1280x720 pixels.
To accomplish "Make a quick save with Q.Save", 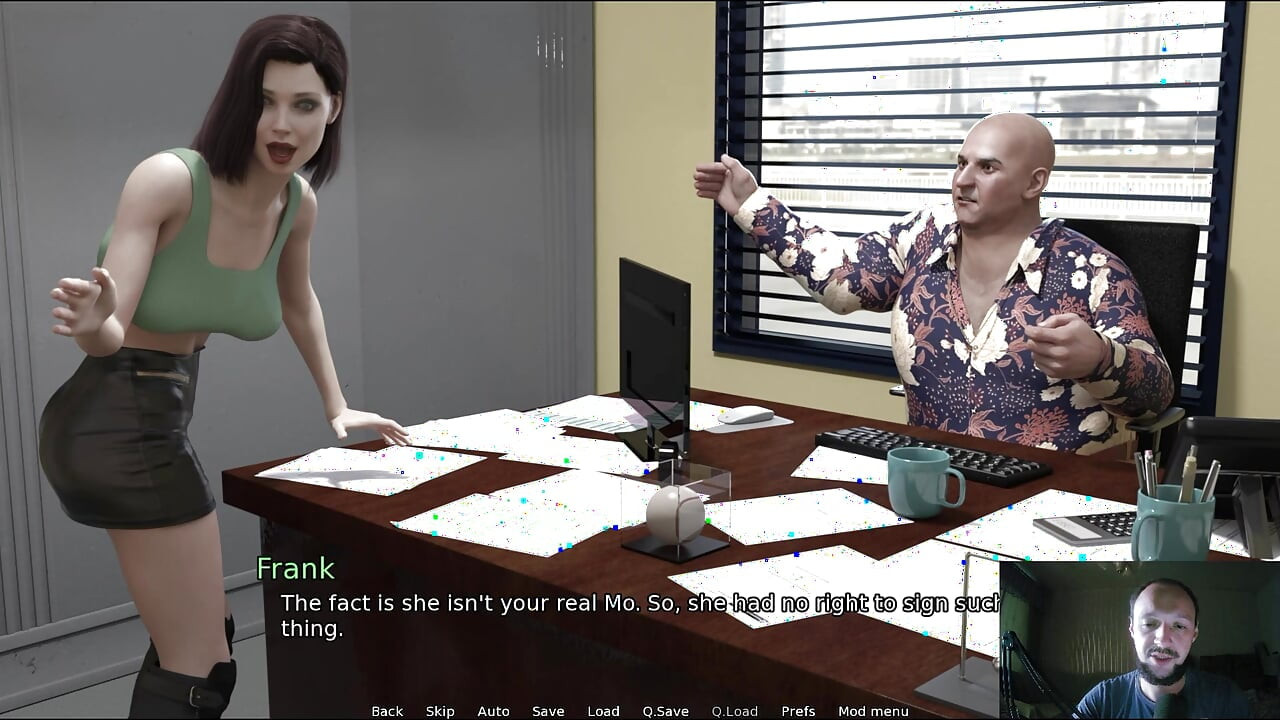I will (665, 711).
